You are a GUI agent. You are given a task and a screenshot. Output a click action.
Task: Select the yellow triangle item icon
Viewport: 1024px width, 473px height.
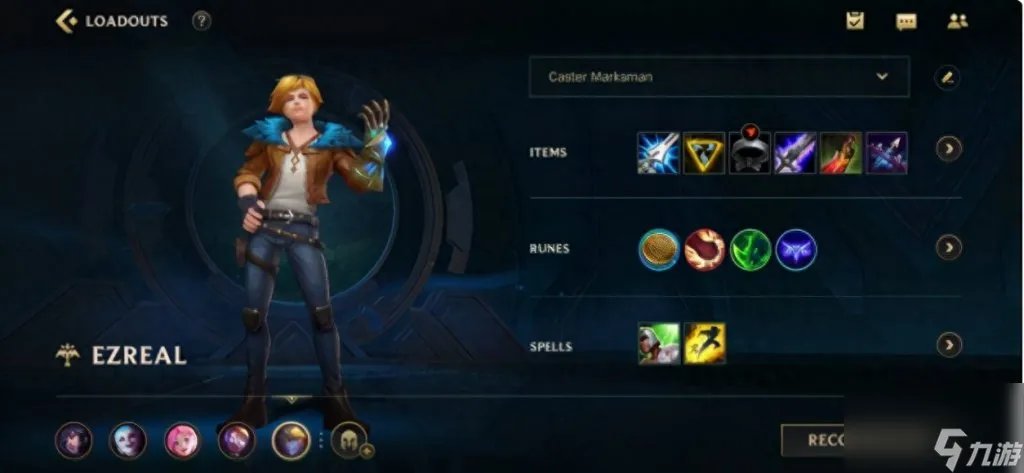coord(704,153)
